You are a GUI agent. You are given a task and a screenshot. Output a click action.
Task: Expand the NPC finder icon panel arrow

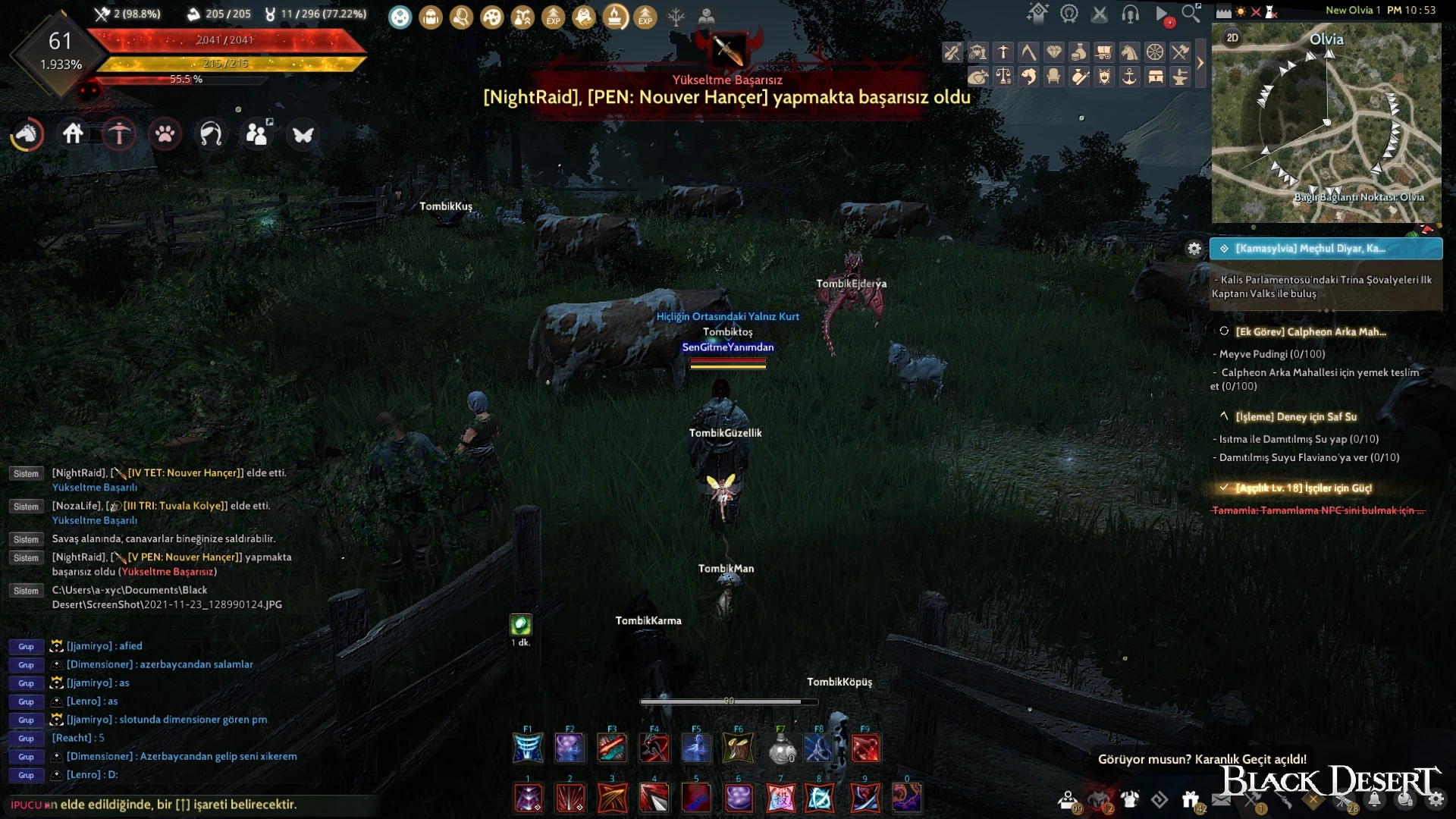pos(1200,64)
